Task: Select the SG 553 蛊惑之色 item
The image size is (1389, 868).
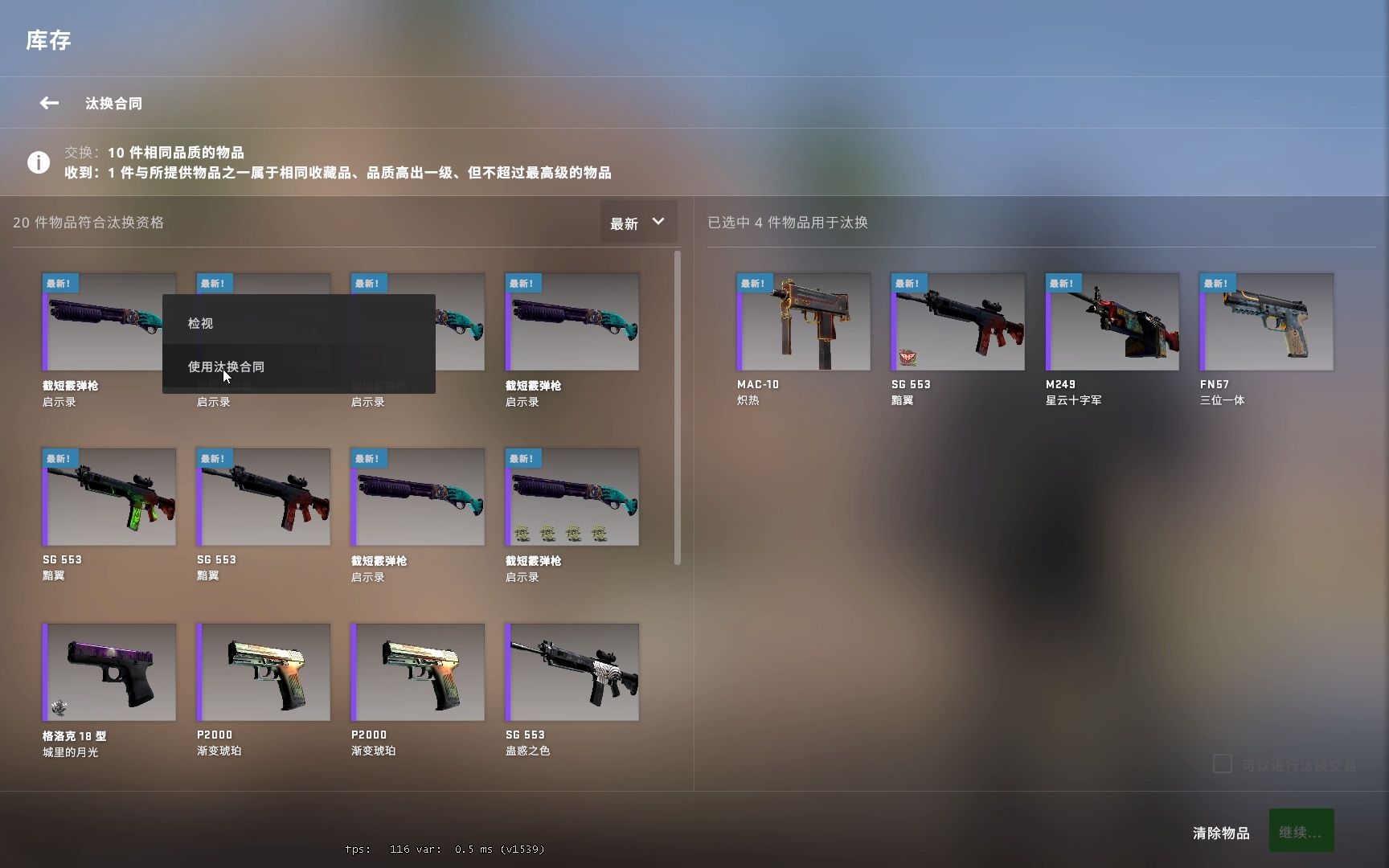Action: pos(572,673)
